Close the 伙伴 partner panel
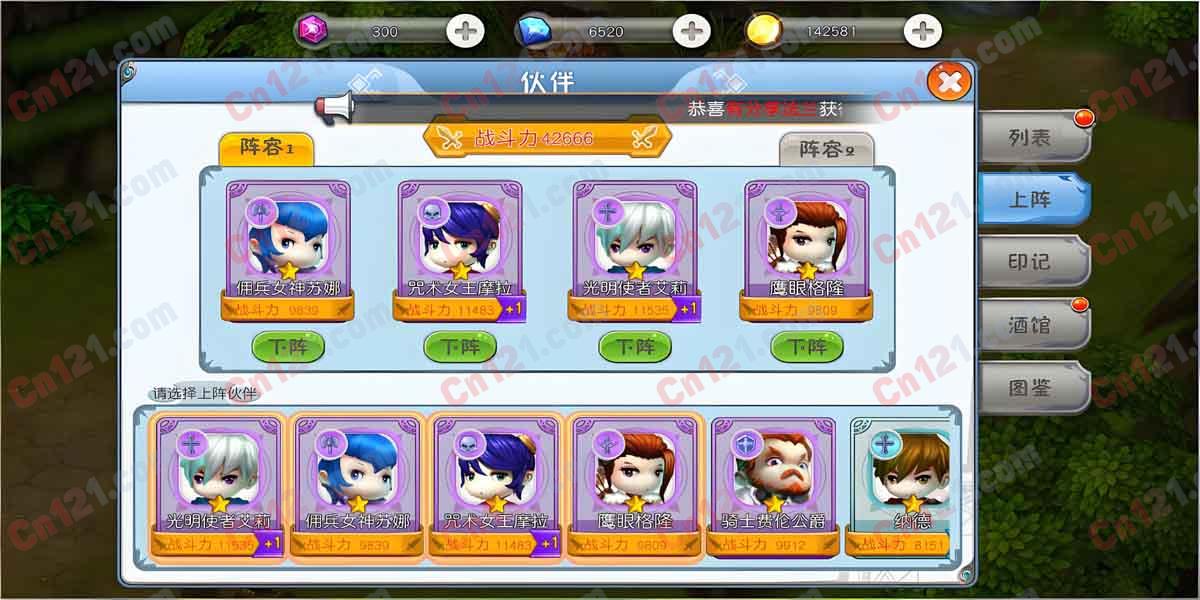The width and height of the screenshot is (1200, 600). [x=949, y=82]
